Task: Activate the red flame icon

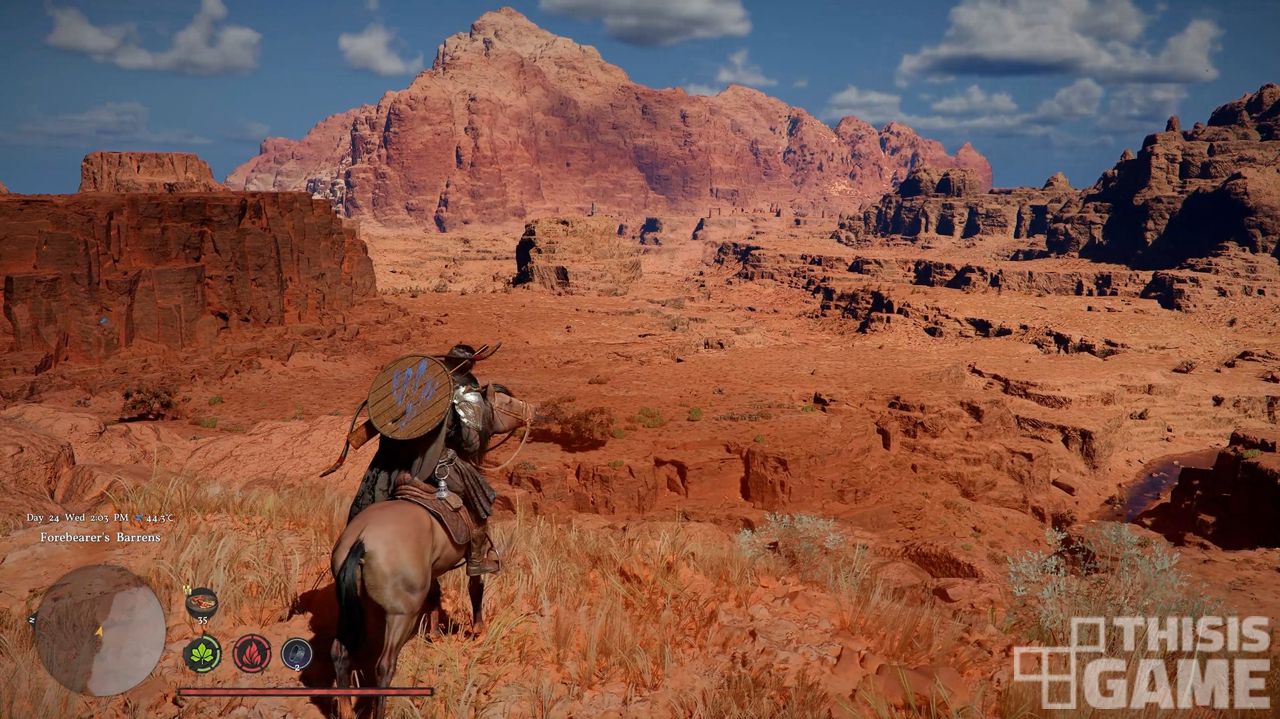Action: coord(252,654)
